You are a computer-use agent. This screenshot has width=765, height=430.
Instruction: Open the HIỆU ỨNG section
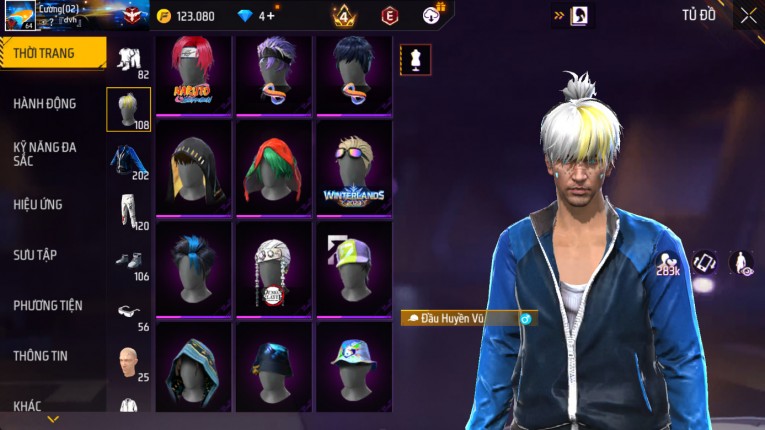coord(39,204)
